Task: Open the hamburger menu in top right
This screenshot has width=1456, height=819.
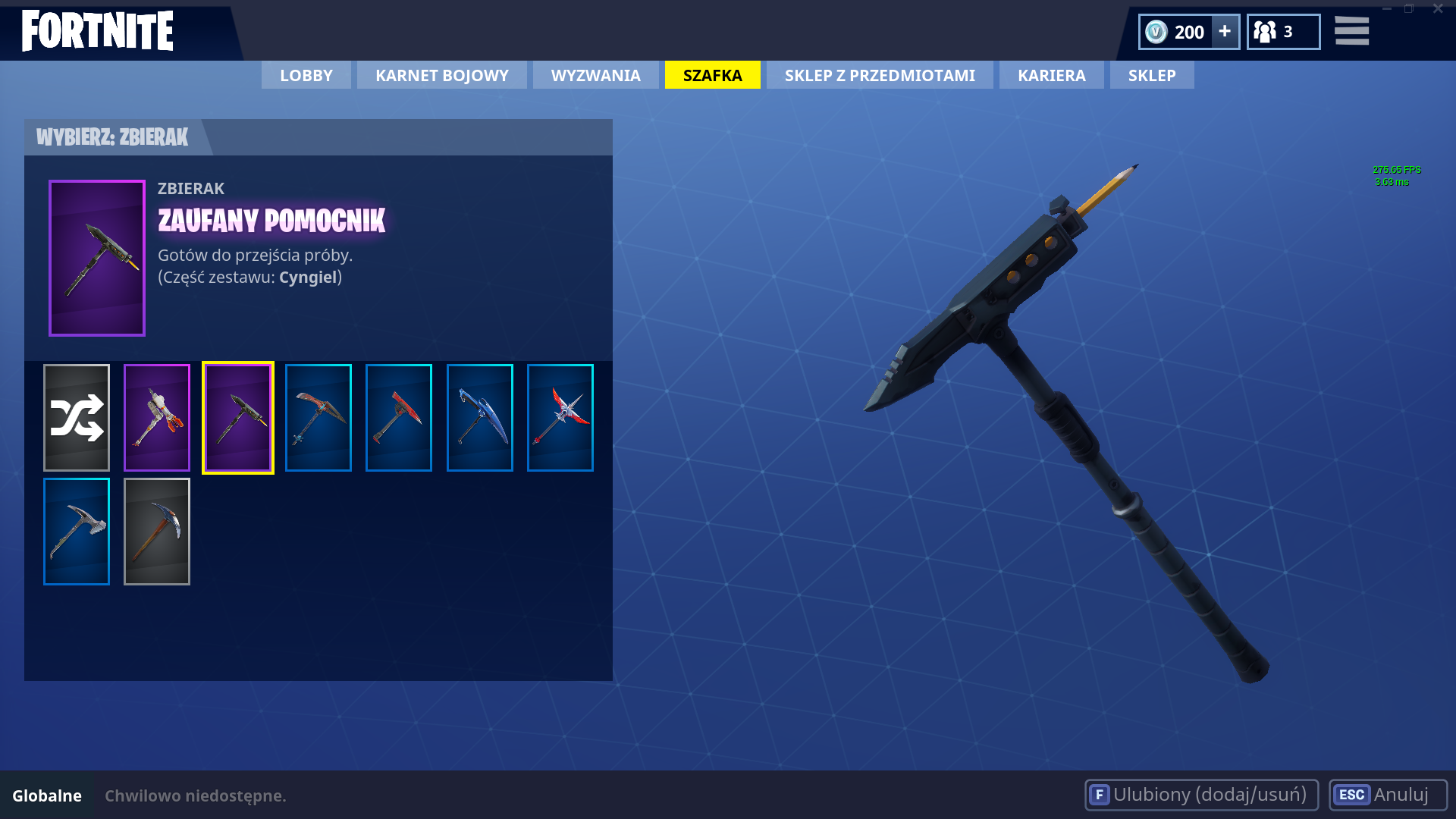Action: pos(1352,32)
